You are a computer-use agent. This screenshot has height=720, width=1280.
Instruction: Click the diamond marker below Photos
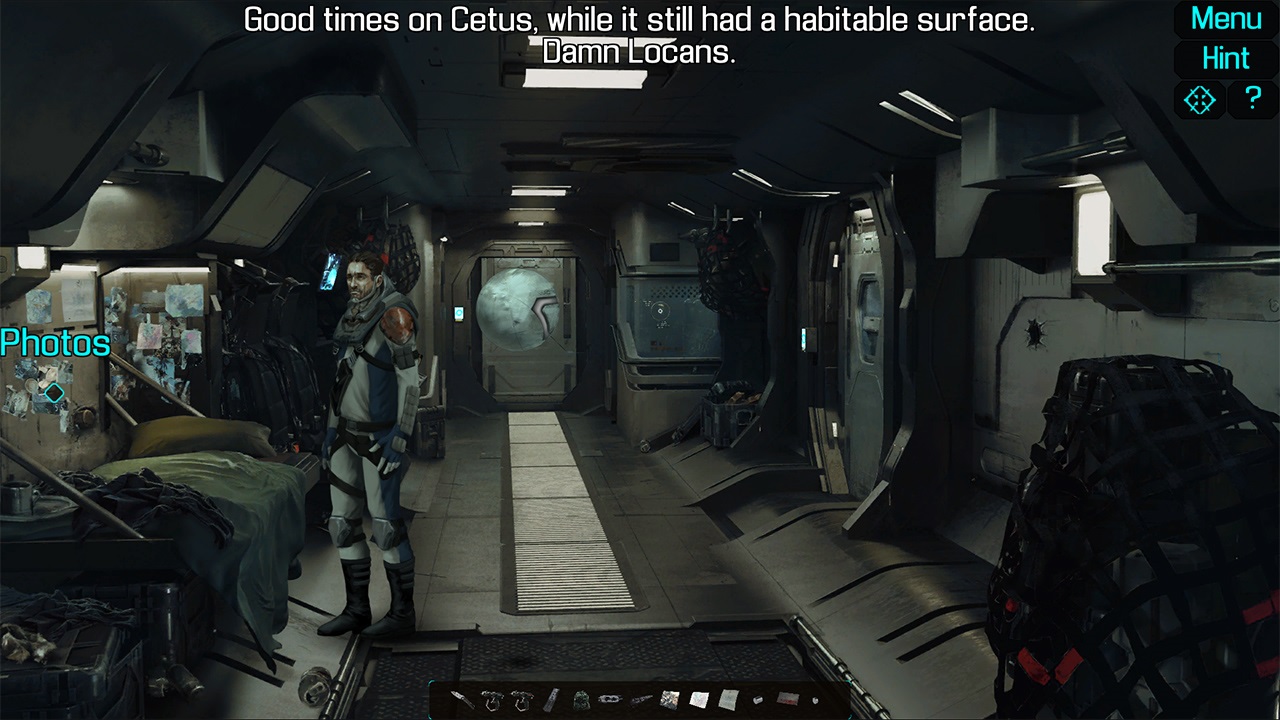point(52,393)
